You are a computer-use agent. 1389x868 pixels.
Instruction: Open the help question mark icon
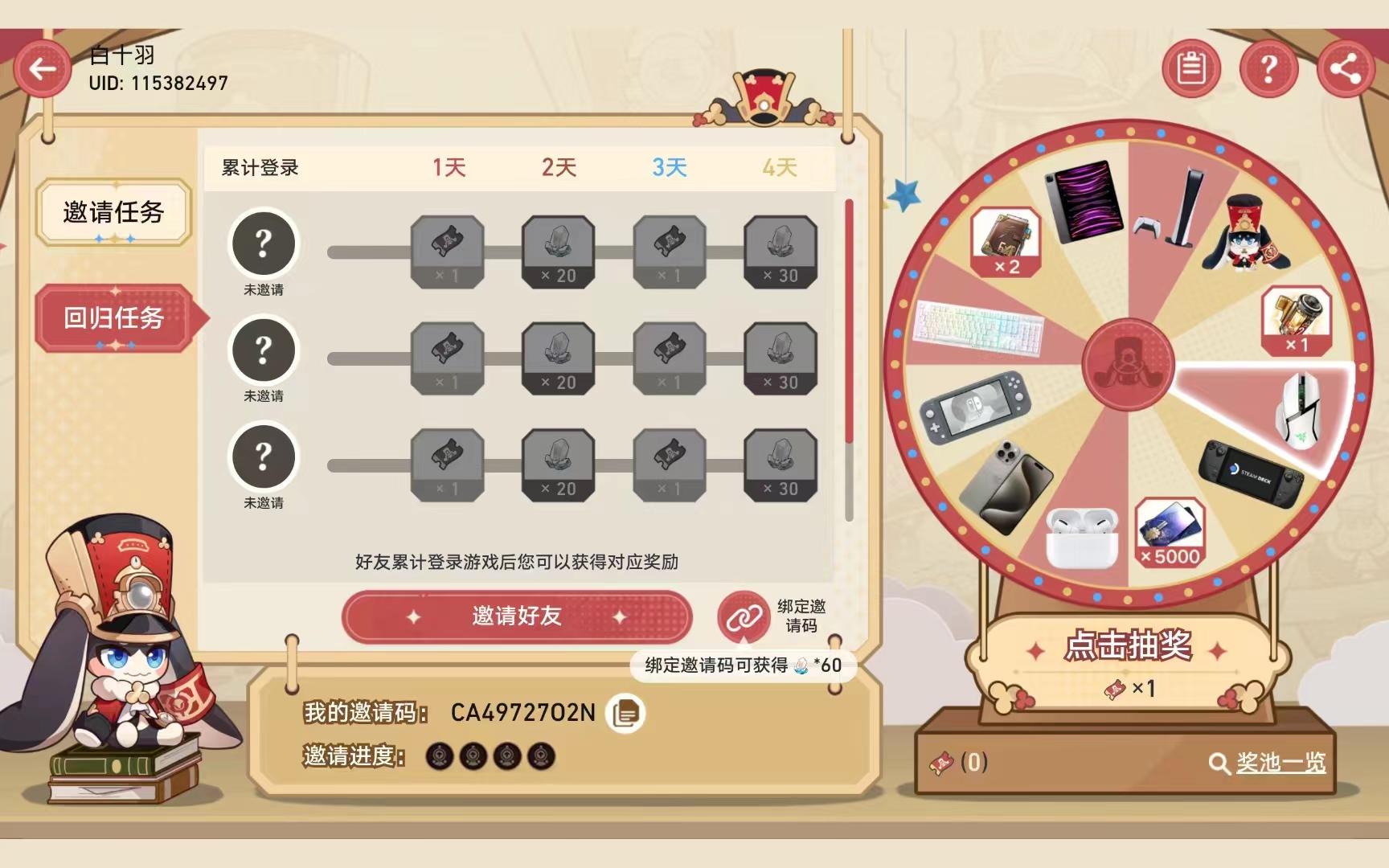[x=1268, y=69]
